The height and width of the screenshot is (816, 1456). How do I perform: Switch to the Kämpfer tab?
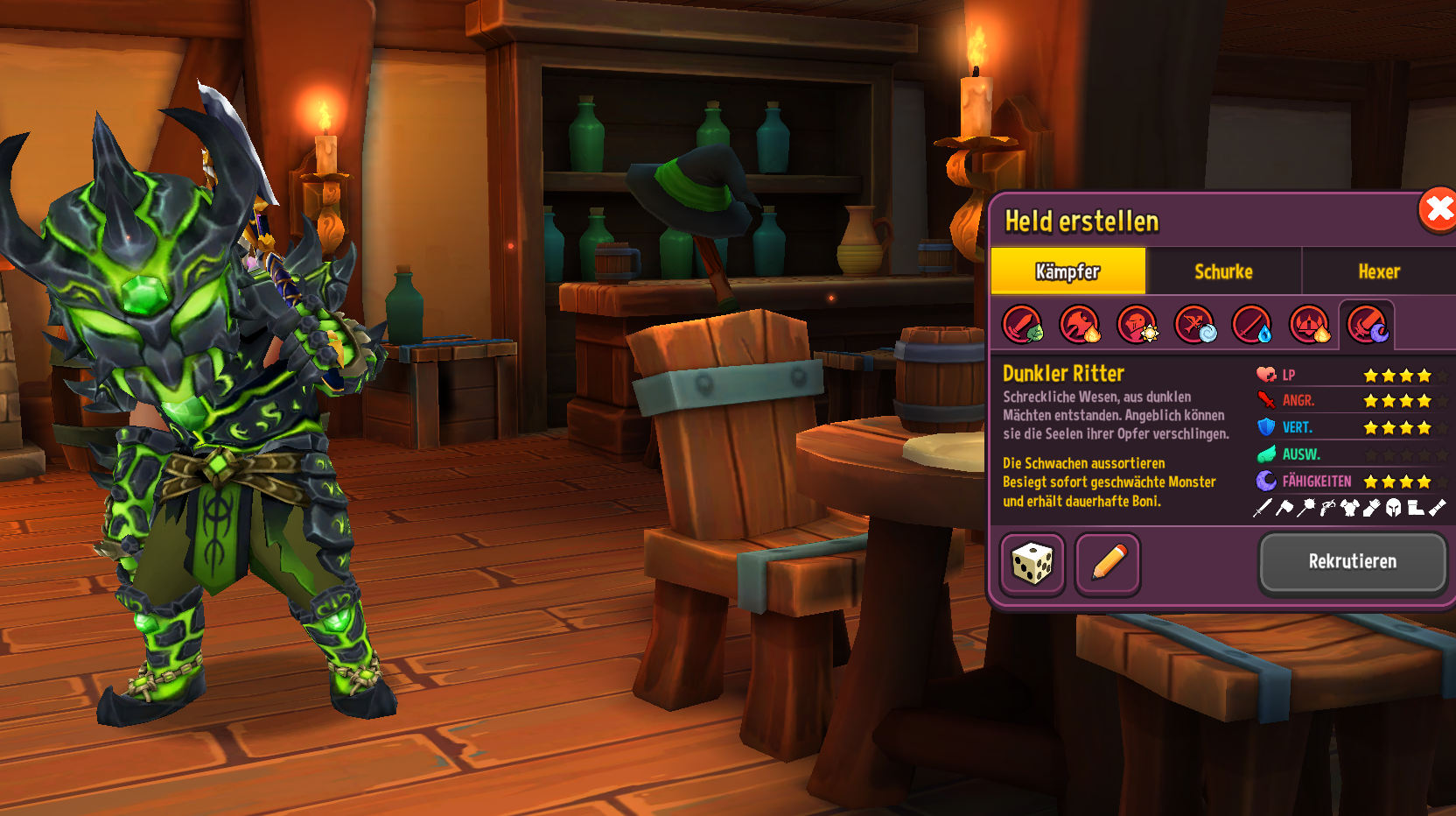[x=1067, y=271]
